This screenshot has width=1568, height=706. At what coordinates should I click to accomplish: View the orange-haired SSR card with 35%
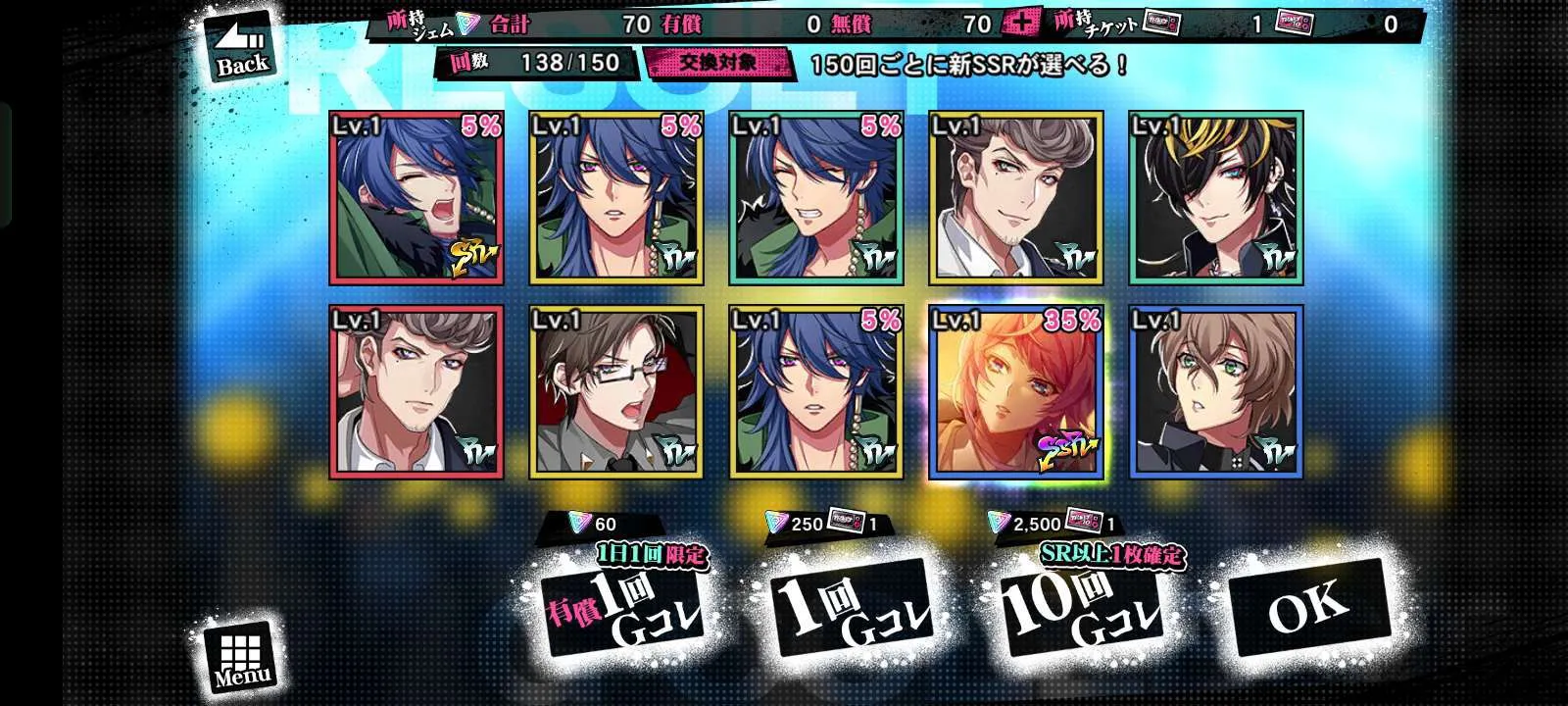point(1016,392)
